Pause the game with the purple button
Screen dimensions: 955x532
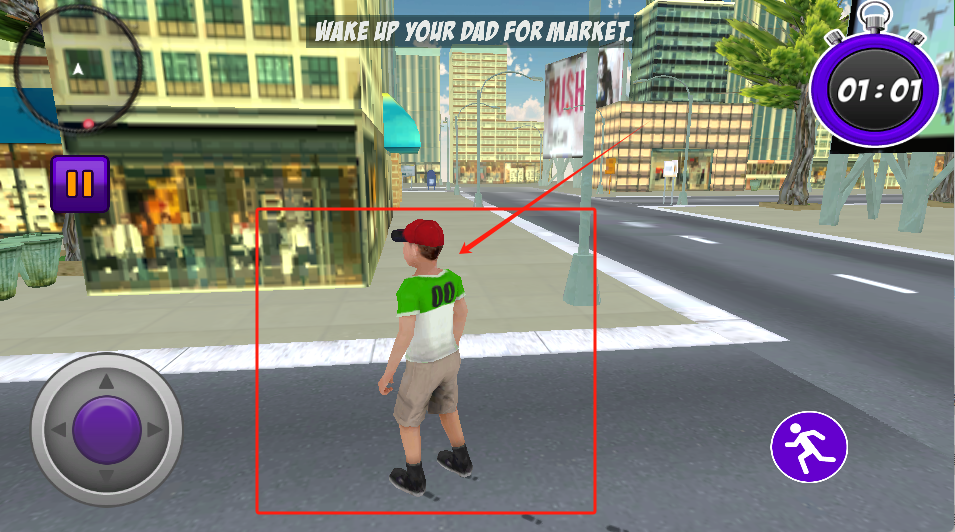pos(79,184)
